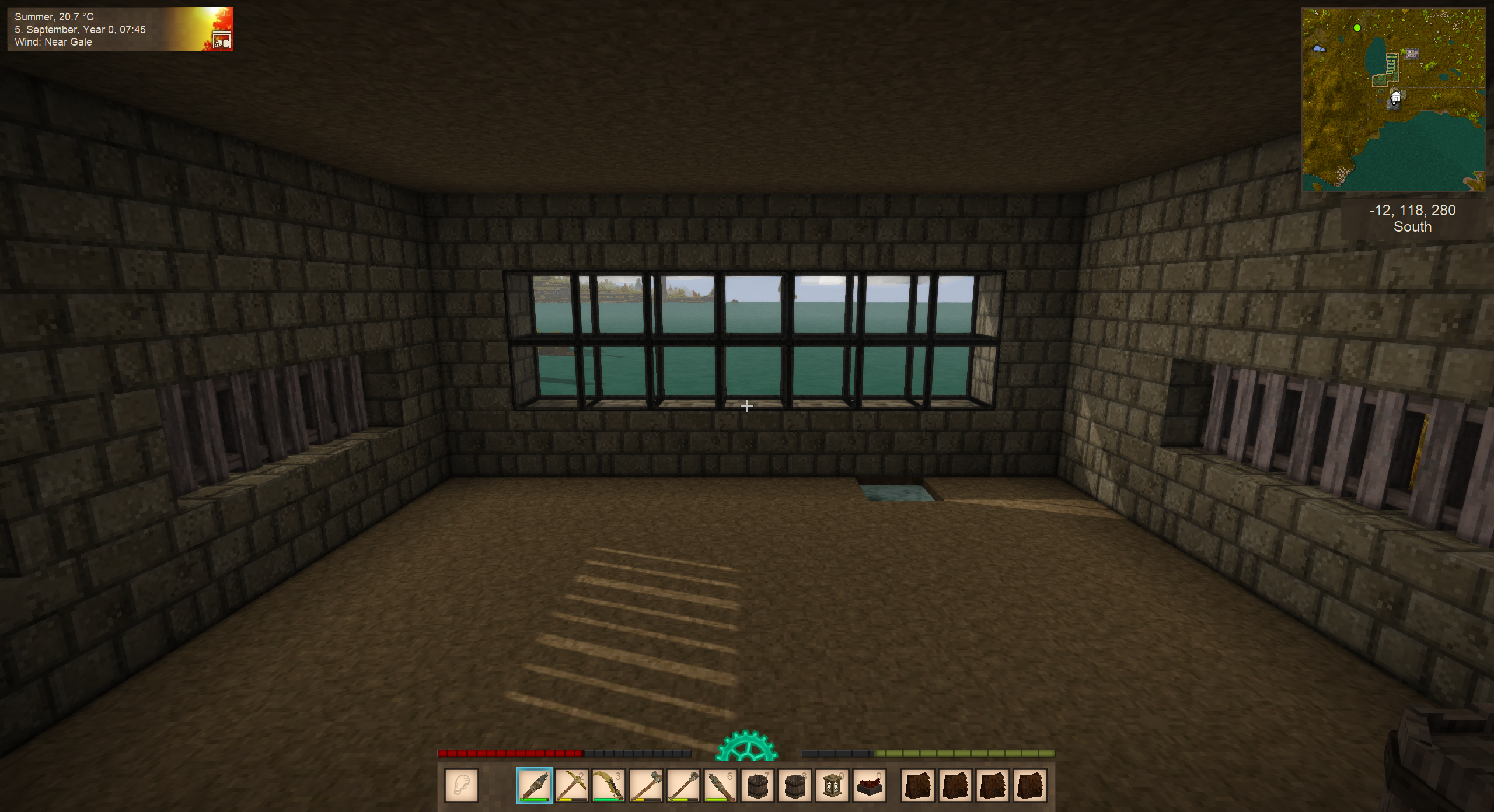
Task: Select the lantern hotbar slot
Action: click(x=833, y=785)
